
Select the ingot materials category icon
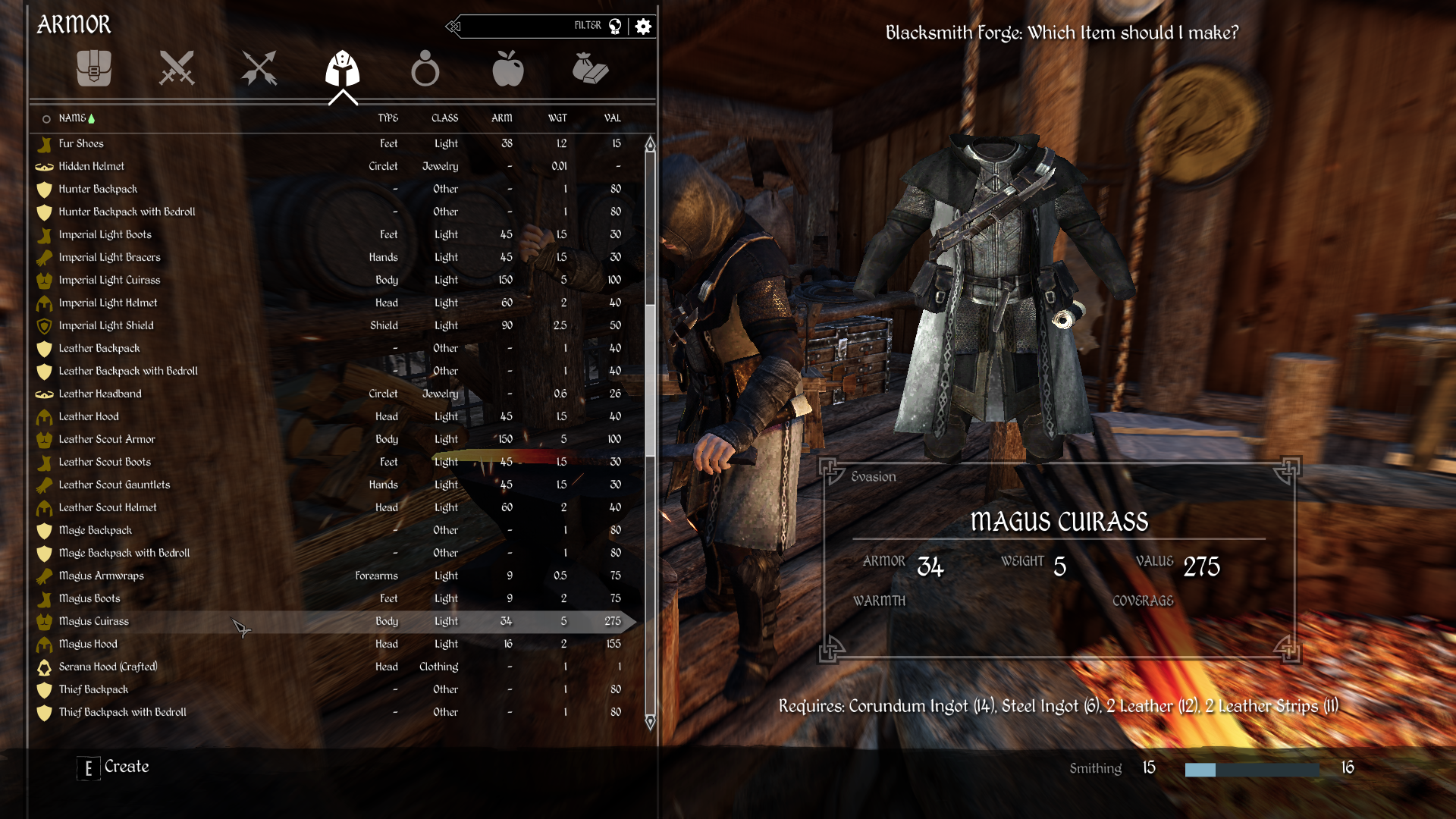(591, 69)
